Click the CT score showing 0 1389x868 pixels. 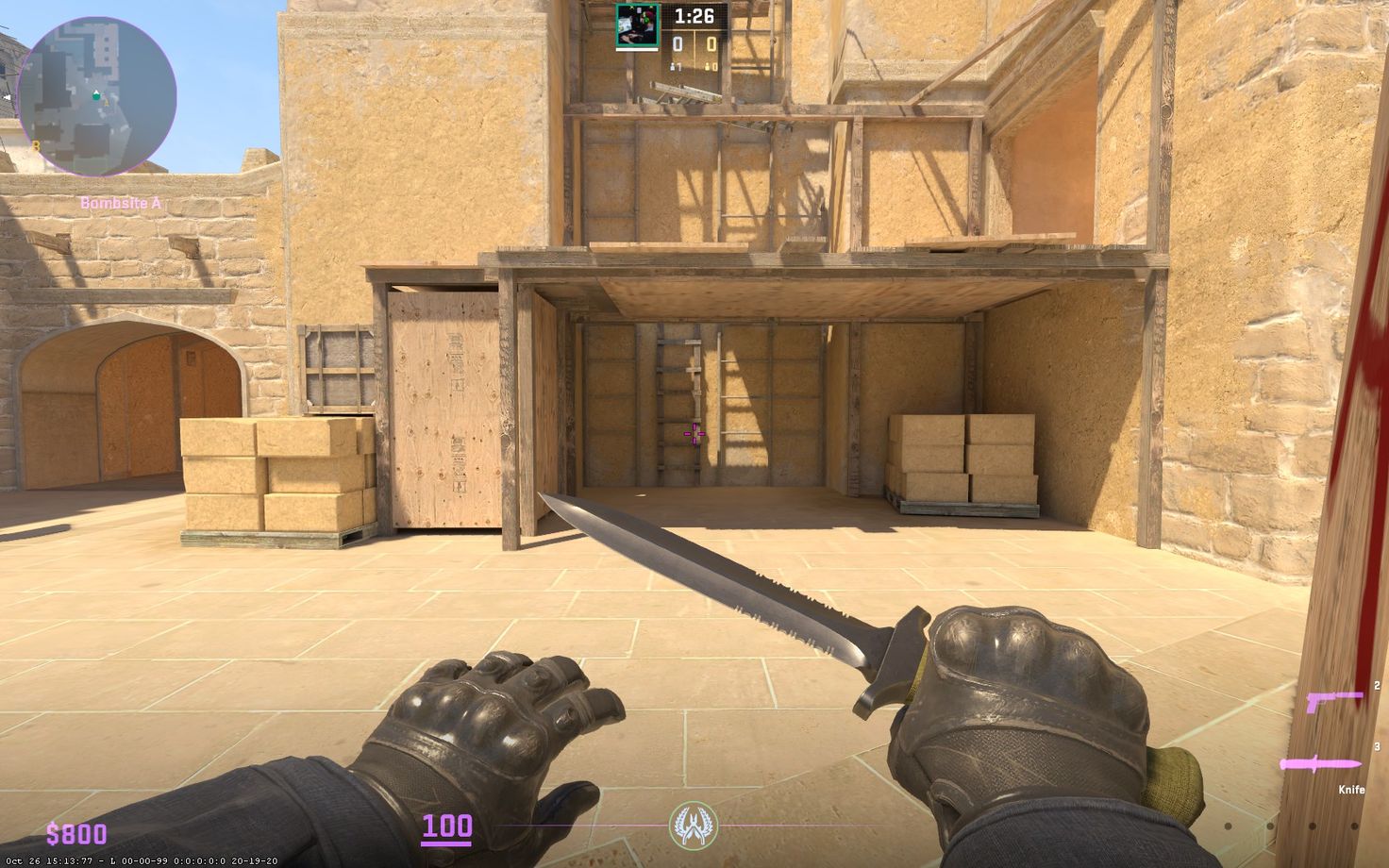tap(678, 43)
